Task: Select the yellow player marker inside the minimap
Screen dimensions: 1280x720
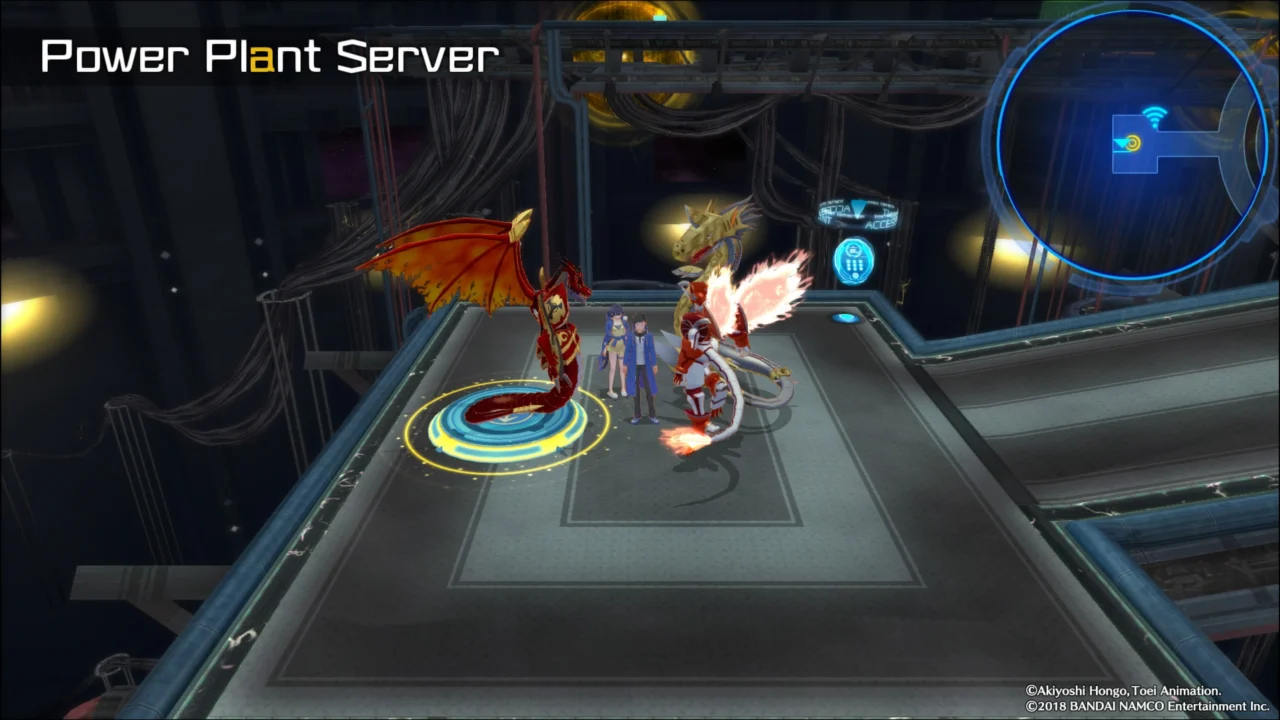Action: [1134, 143]
